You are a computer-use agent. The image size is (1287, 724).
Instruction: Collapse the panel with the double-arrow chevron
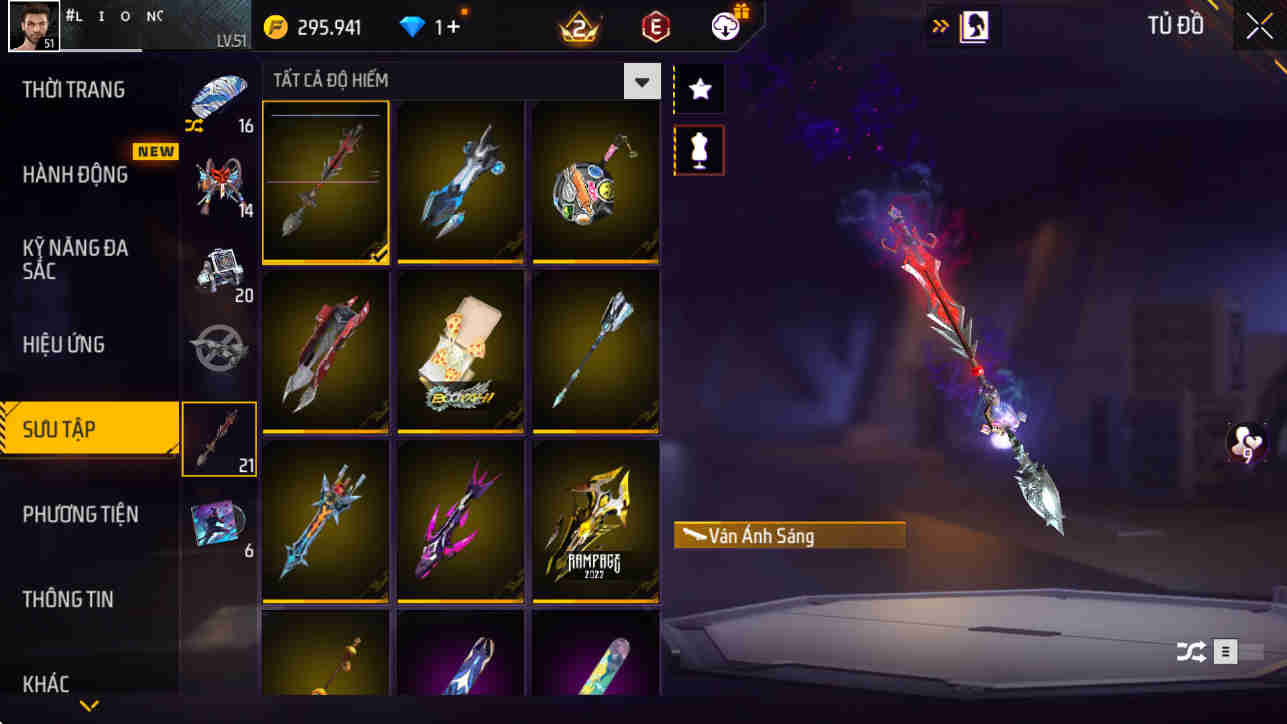point(941,26)
